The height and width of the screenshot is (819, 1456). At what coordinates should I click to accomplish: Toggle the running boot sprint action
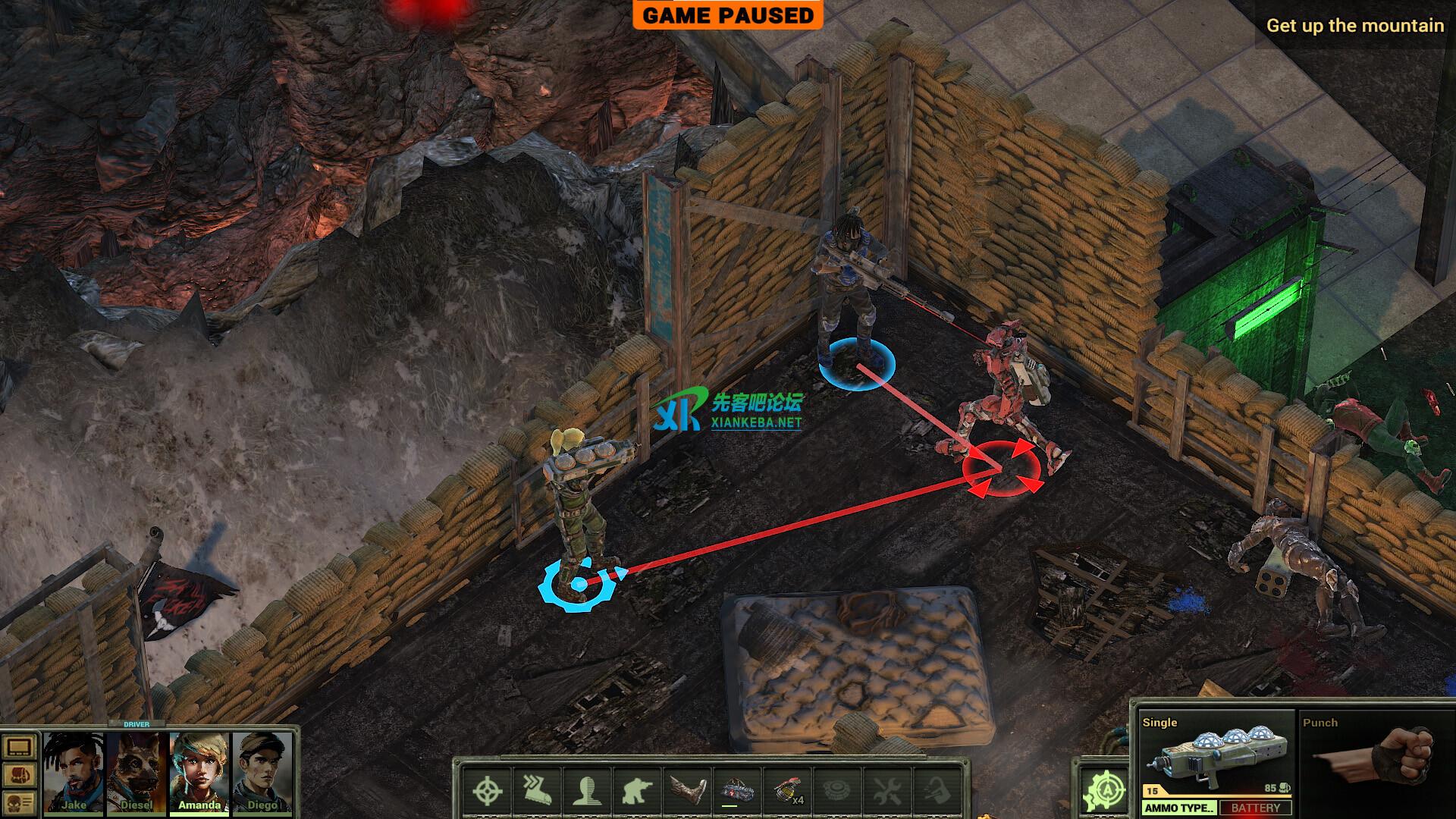(x=537, y=791)
